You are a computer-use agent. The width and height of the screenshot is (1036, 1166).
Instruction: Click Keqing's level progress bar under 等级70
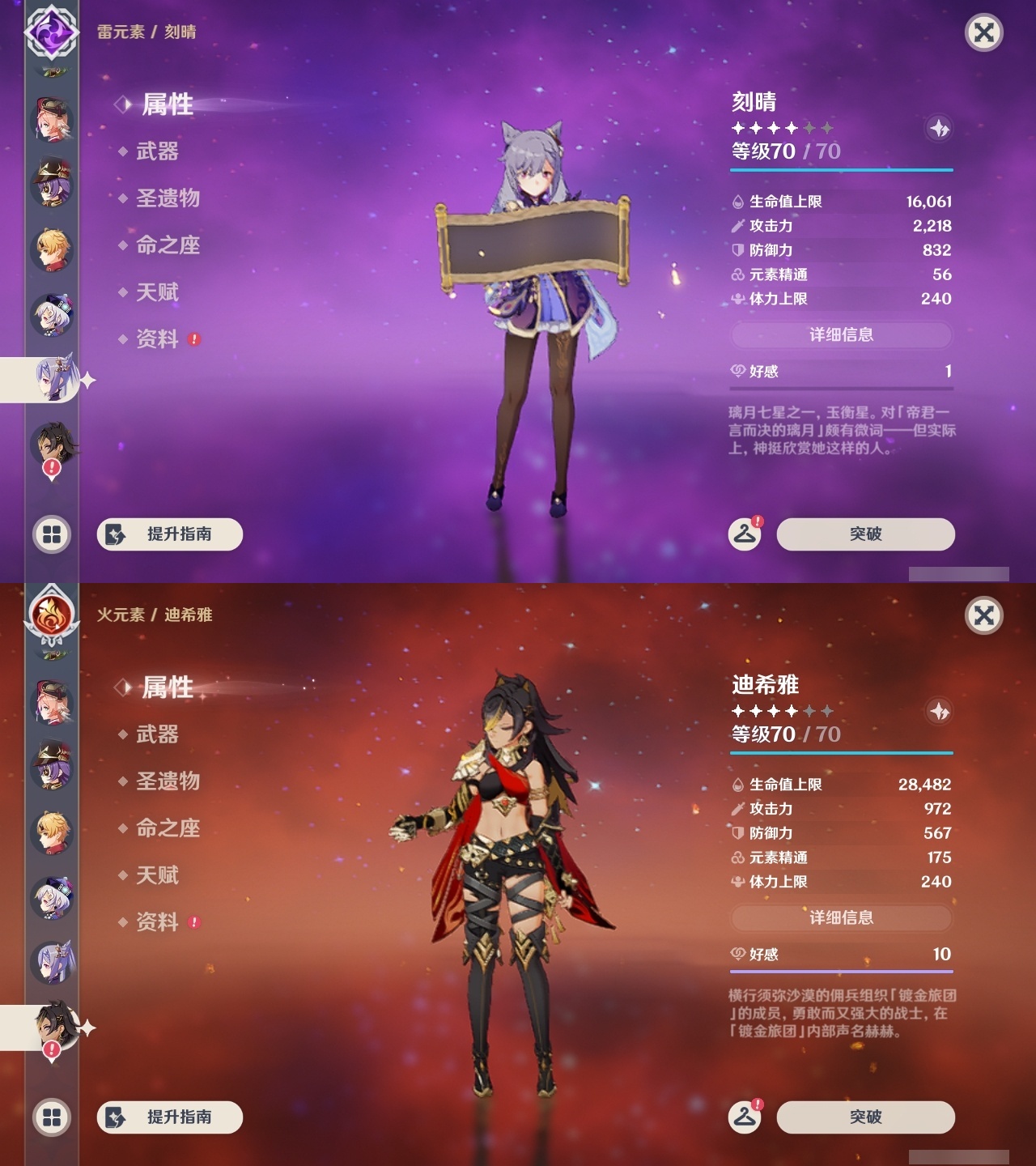point(842,170)
